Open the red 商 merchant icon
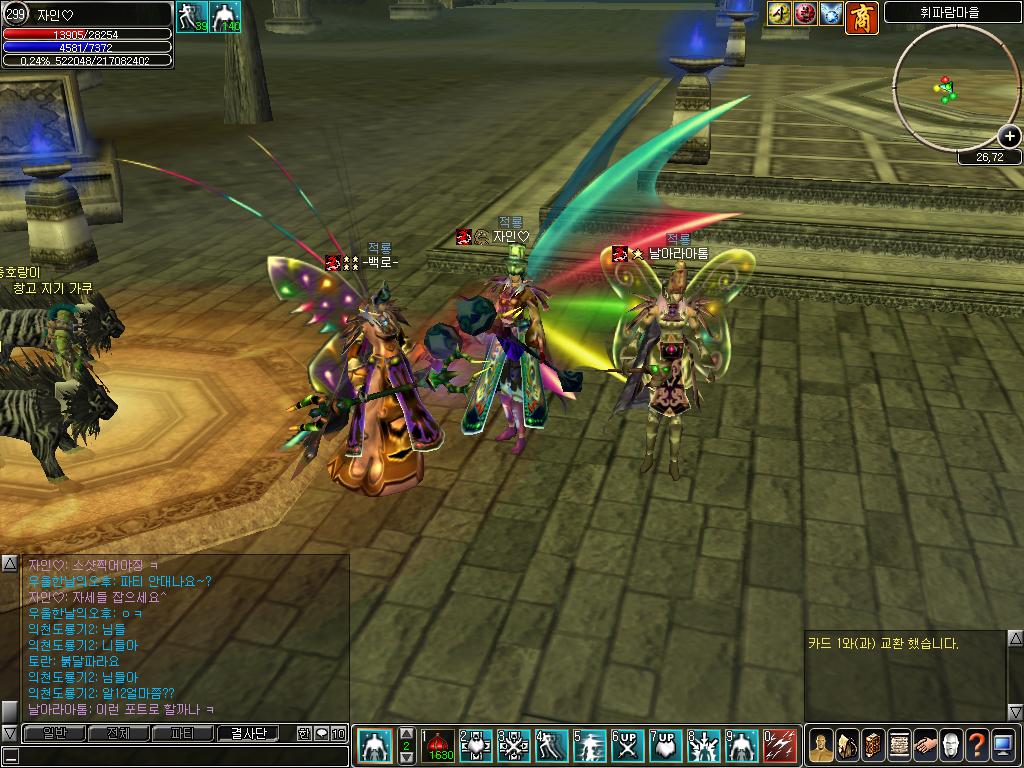 tap(861, 16)
